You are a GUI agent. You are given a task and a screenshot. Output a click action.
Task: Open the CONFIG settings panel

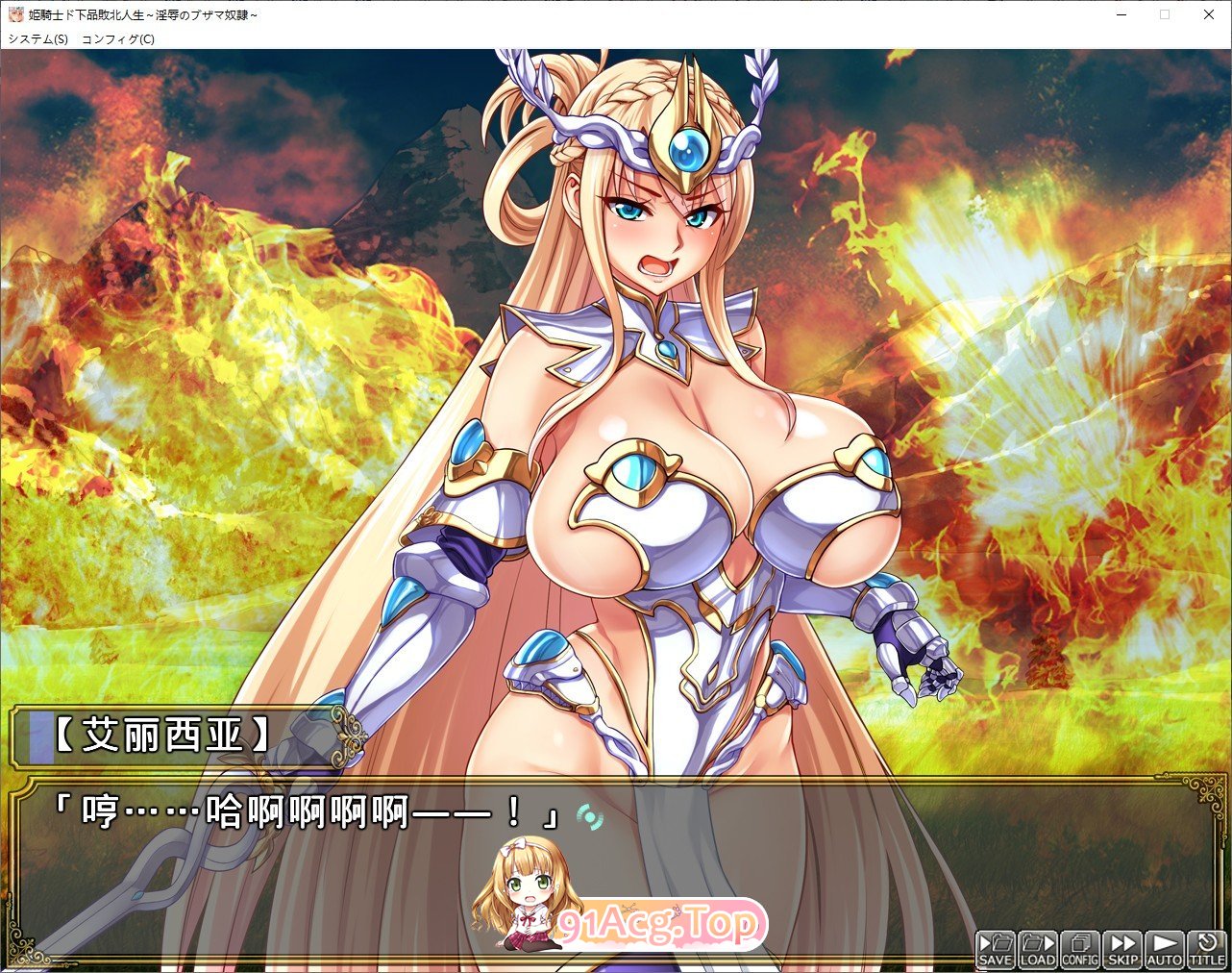(x=1078, y=950)
